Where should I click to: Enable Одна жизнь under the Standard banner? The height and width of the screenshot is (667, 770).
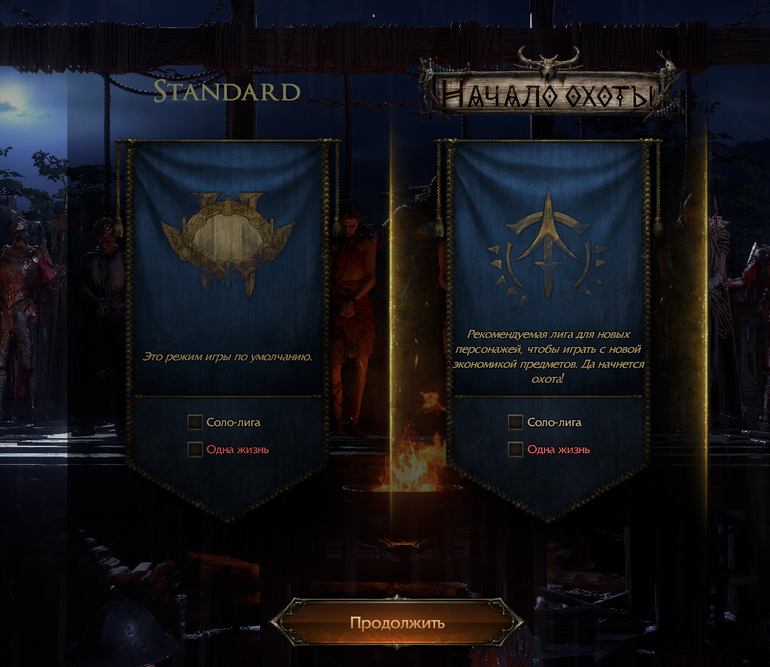[x=196, y=450]
